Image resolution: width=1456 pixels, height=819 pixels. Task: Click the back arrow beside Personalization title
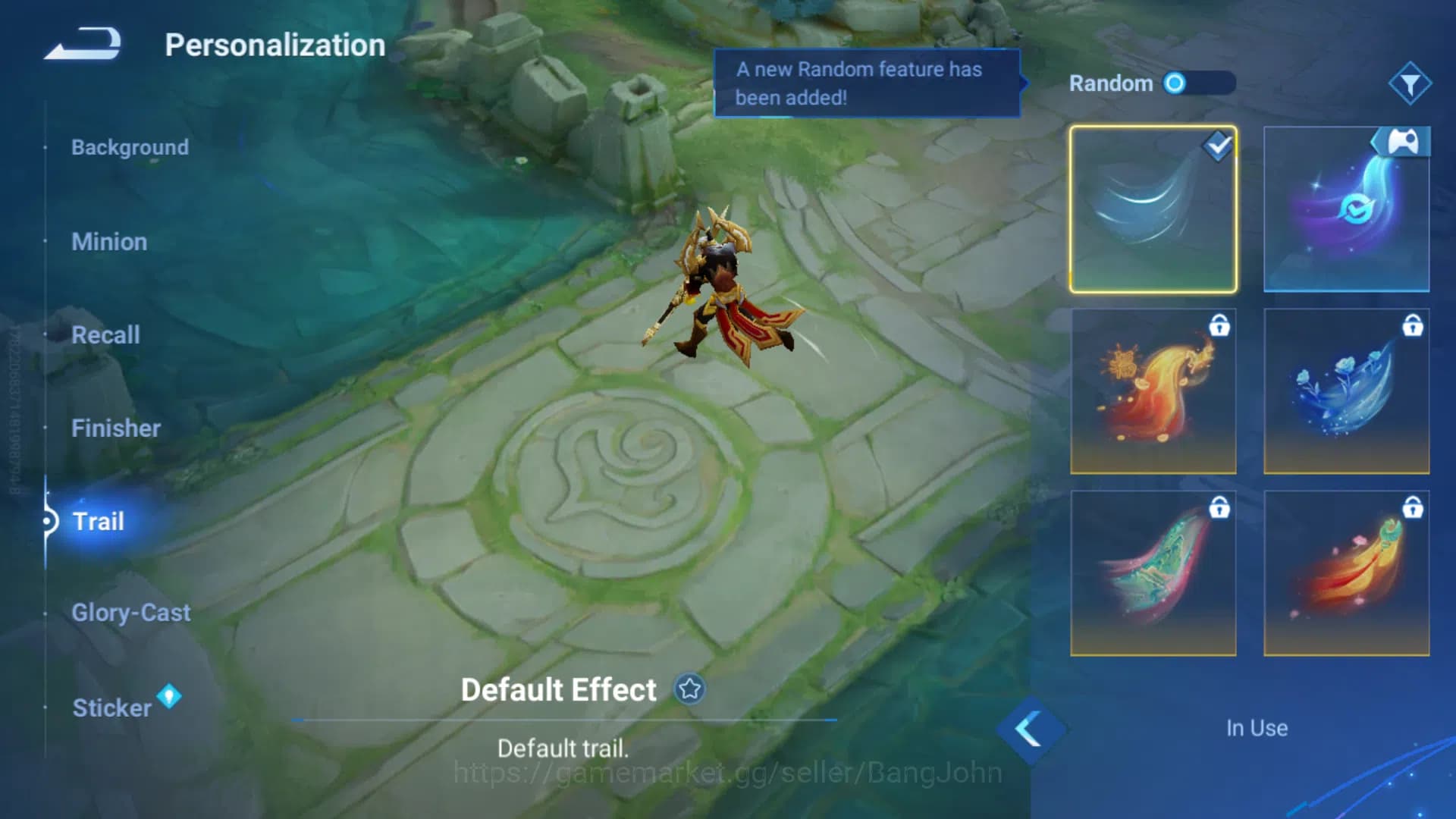pyautogui.click(x=83, y=43)
